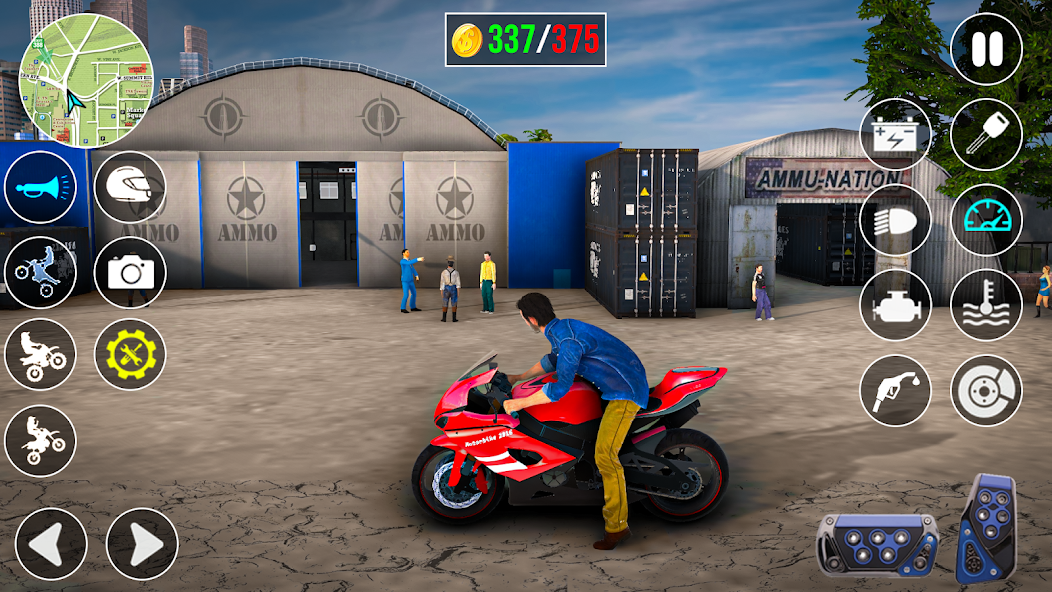1052x592 pixels.
Task: Hit the tall blue accelerator pedal
Action: pos(986,527)
